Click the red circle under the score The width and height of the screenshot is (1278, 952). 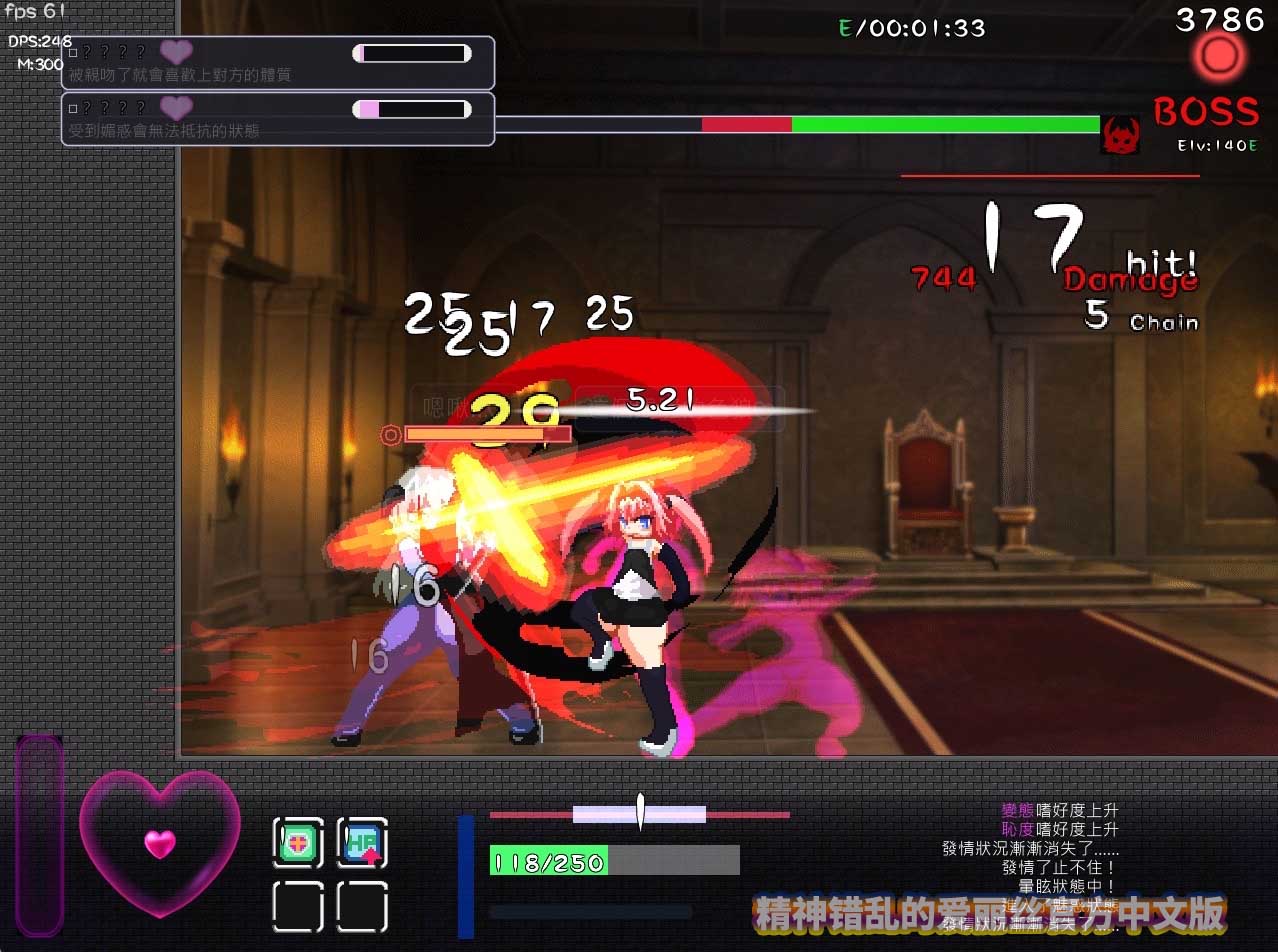[1219, 57]
